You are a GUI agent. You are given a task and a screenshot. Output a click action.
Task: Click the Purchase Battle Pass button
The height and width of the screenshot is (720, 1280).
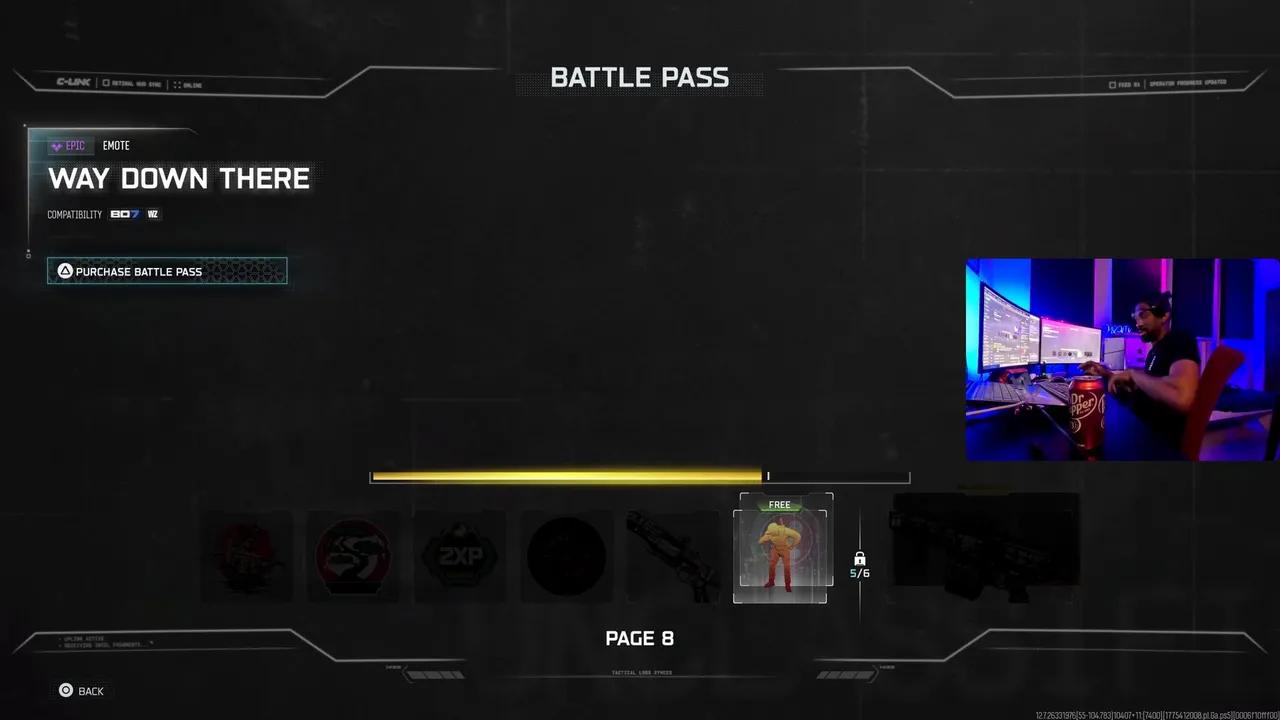[167, 271]
